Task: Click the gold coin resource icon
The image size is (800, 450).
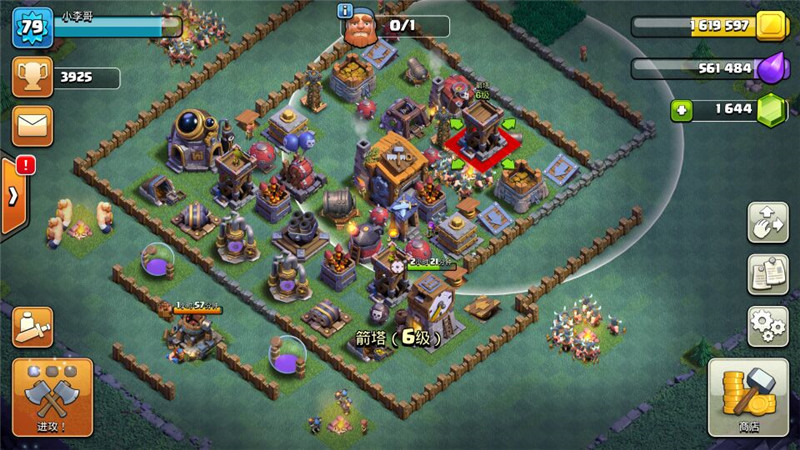Action: [769, 26]
